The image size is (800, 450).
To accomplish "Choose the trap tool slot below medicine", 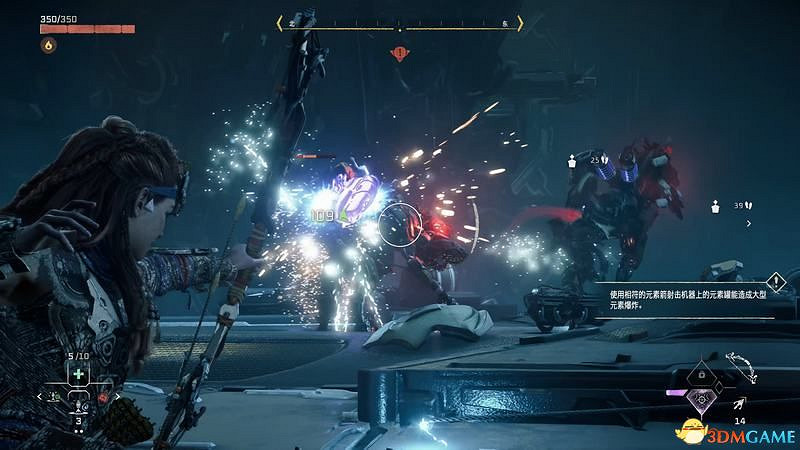I will click(x=78, y=406).
